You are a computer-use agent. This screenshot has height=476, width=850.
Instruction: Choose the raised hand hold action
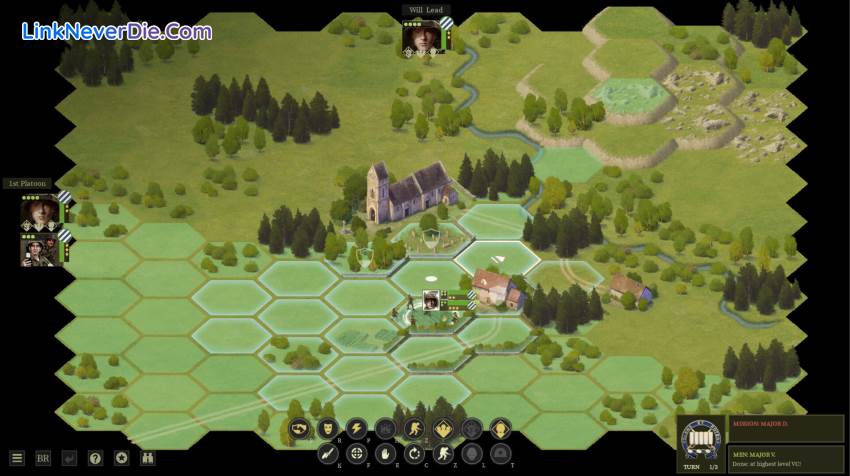click(x=384, y=454)
